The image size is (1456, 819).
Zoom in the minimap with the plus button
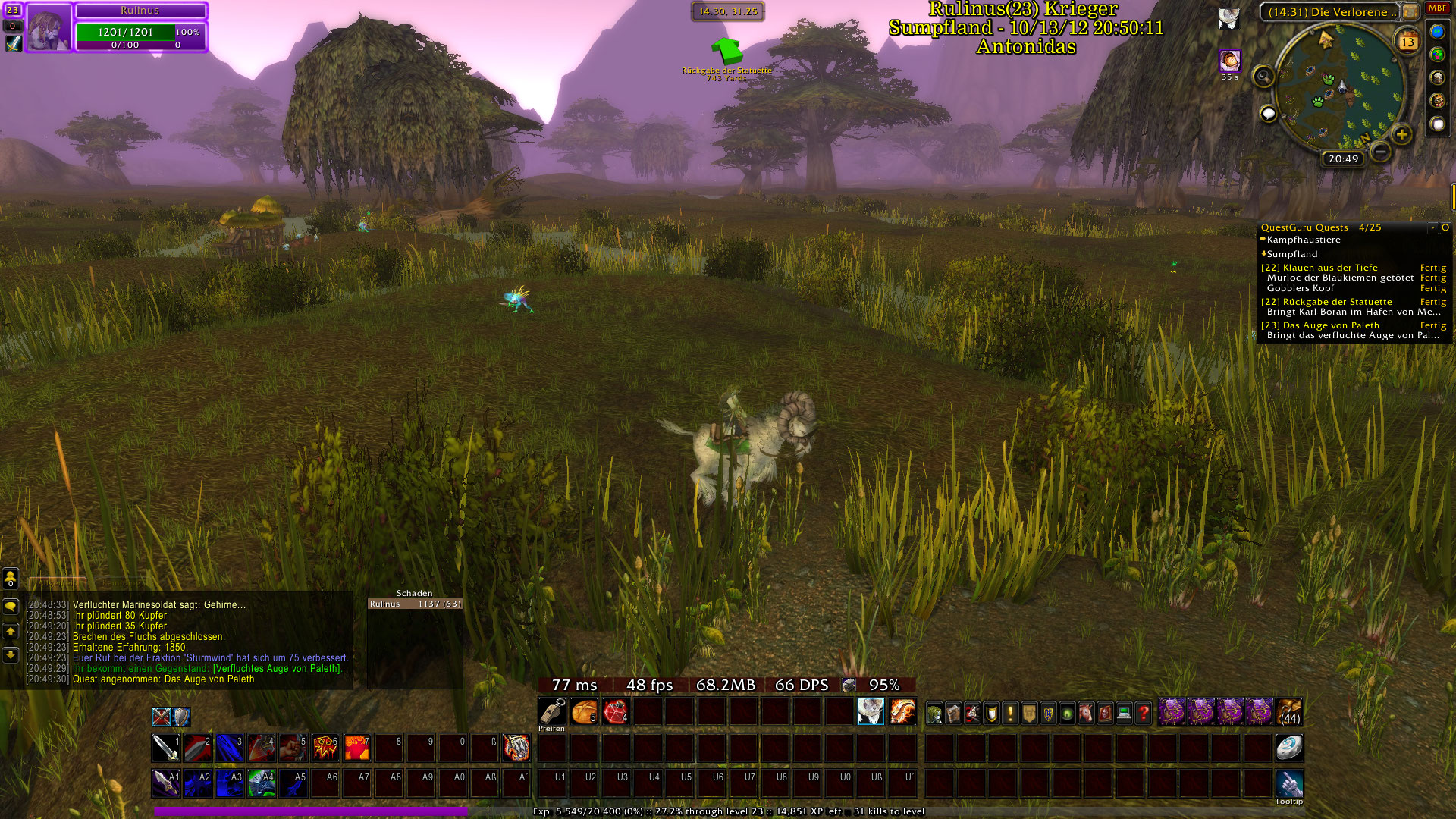click(x=1401, y=135)
